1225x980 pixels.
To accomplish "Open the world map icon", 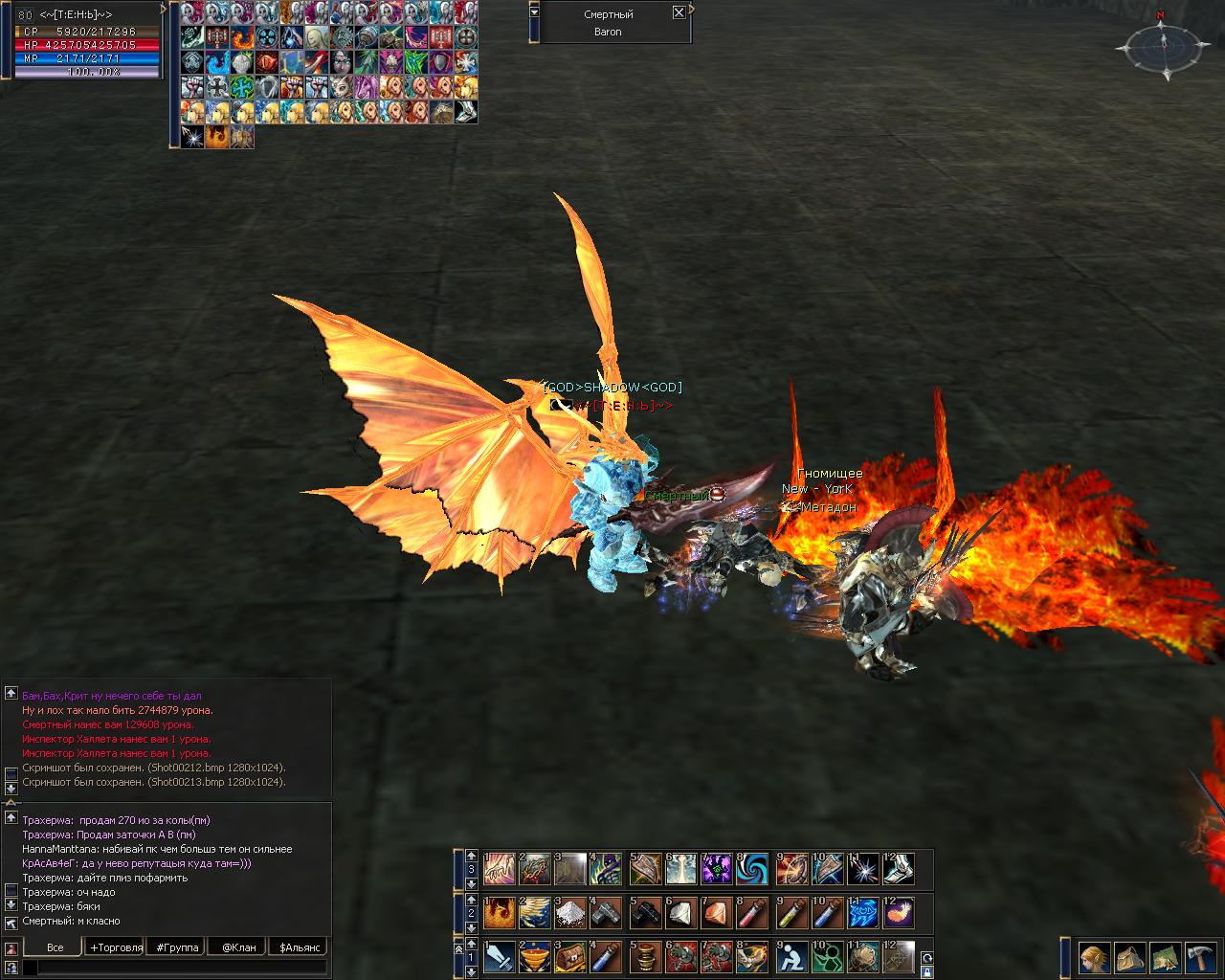I will click(x=1165, y=957).
